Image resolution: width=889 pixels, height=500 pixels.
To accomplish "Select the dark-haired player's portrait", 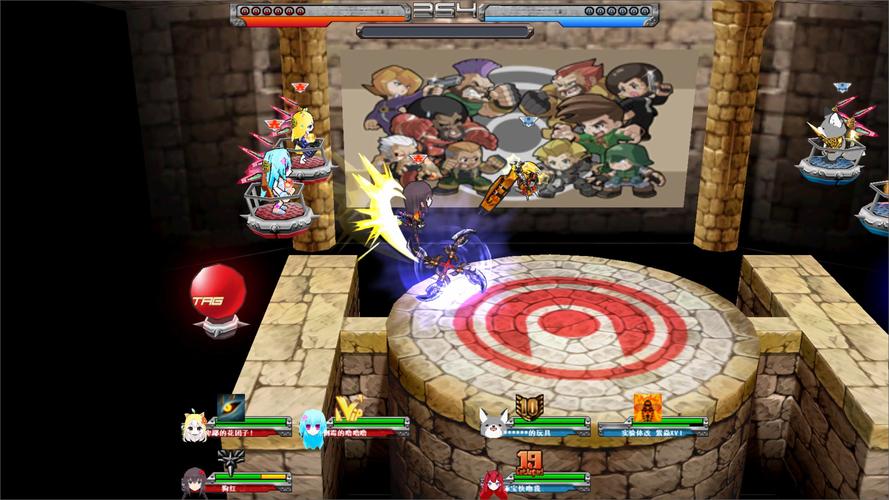I will [193, 482].
